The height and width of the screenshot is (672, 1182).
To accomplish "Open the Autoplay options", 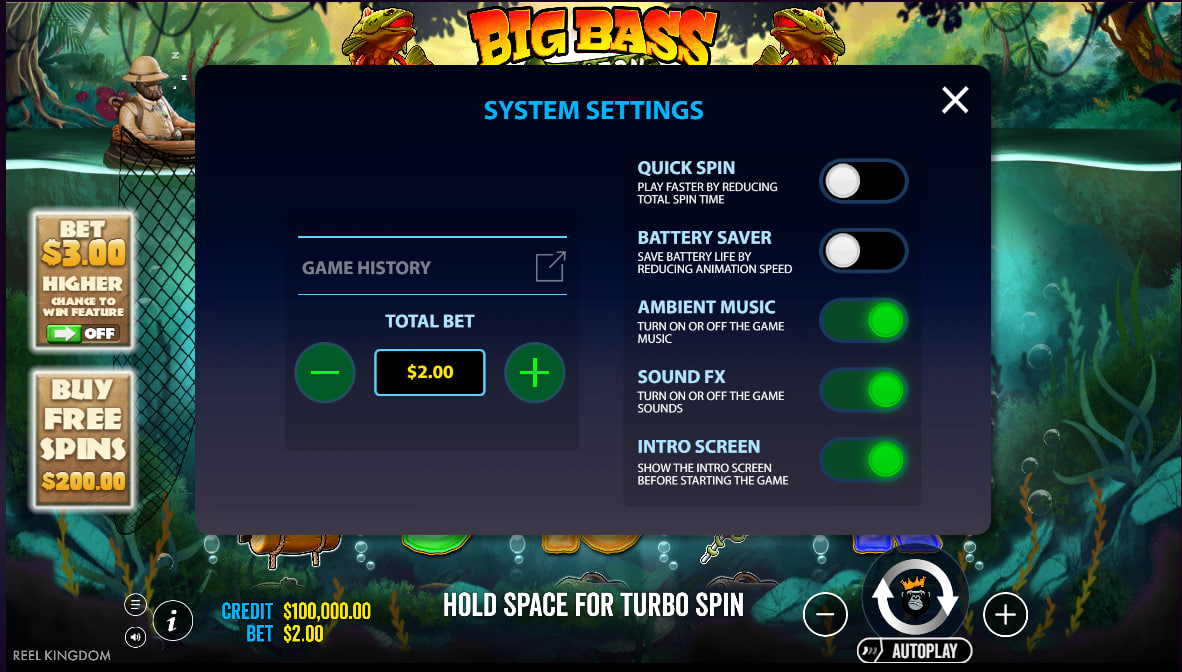I will coord(915,651).
